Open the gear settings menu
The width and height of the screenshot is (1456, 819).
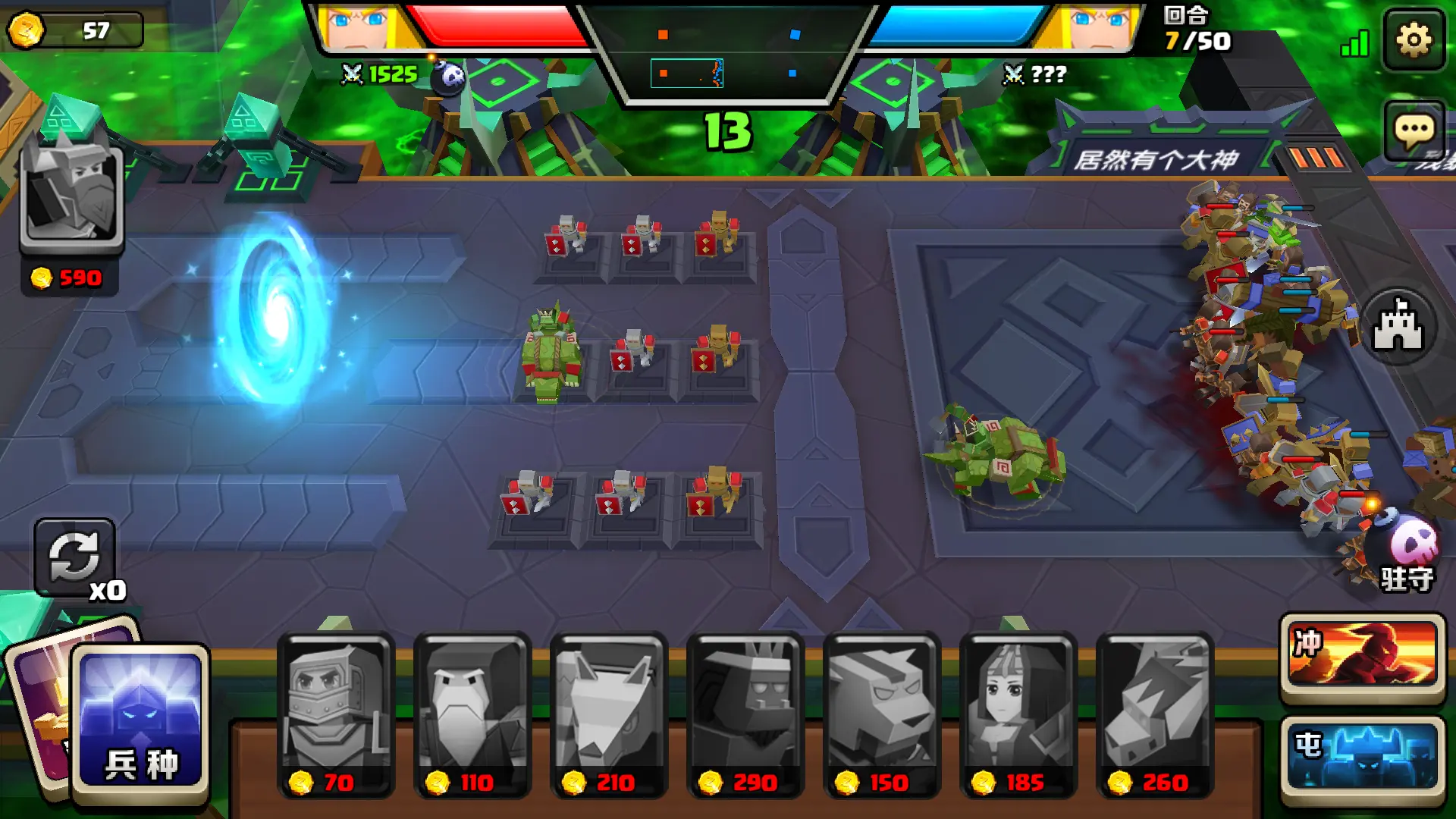1414,39
